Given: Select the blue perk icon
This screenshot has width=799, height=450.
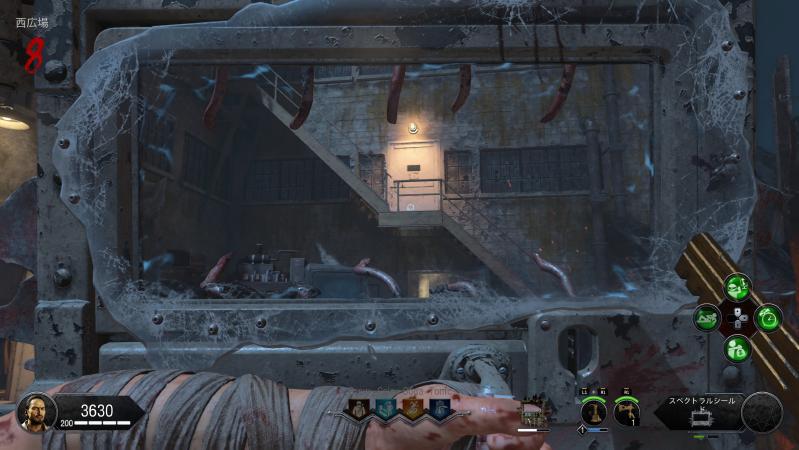Looking at the screenshot, I should point(439,408).
